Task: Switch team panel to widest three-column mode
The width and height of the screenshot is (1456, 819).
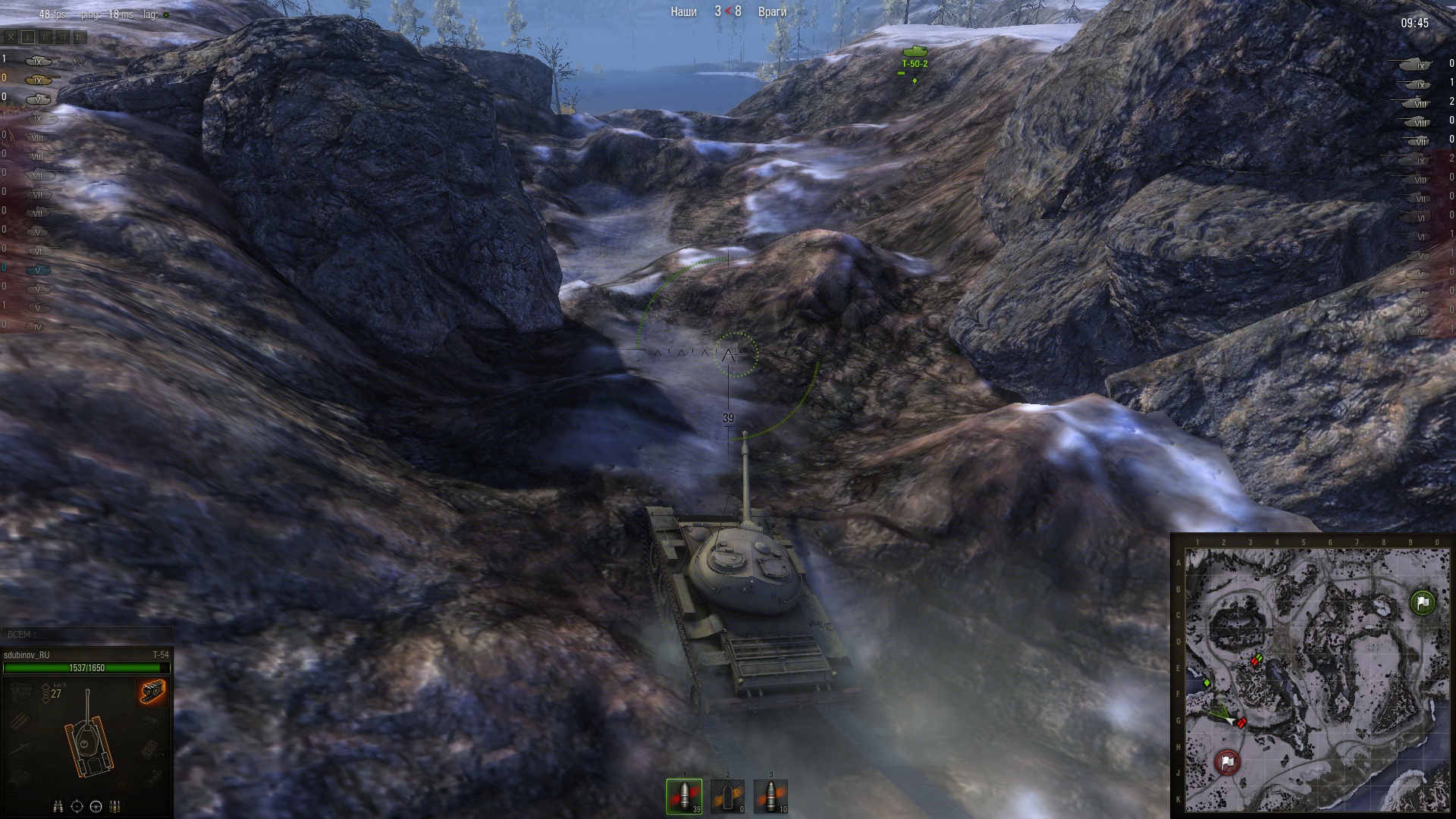Action: (x=80, y=36)
